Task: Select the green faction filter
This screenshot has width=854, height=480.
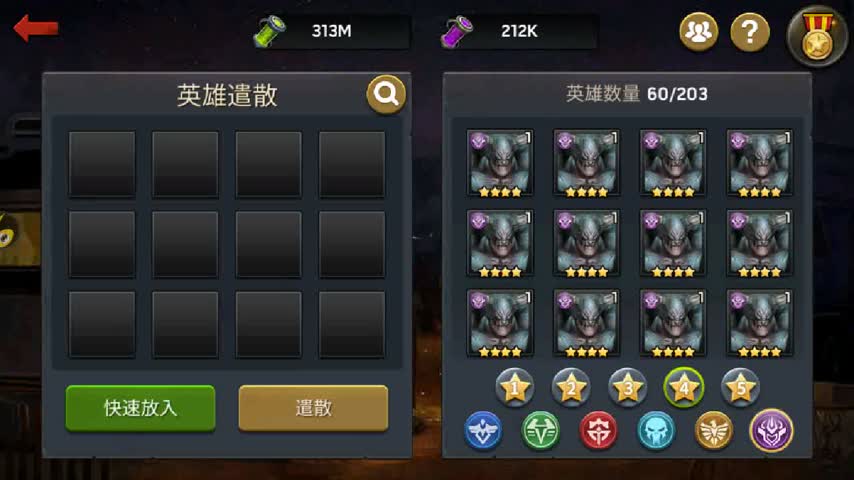Action: [x=541, y=431]
